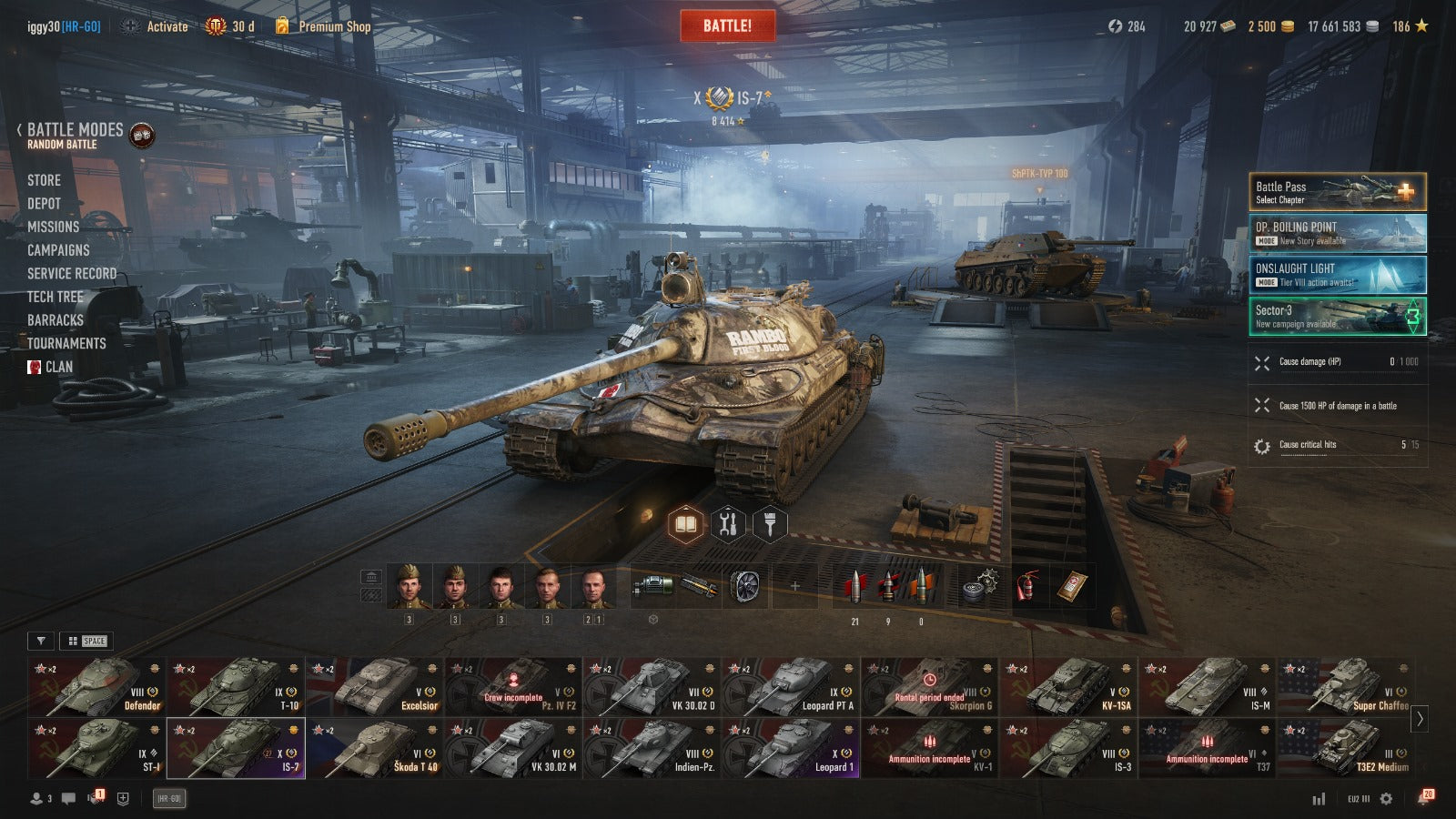
Task: Open the Tech Tree
Action: point(55,297)
